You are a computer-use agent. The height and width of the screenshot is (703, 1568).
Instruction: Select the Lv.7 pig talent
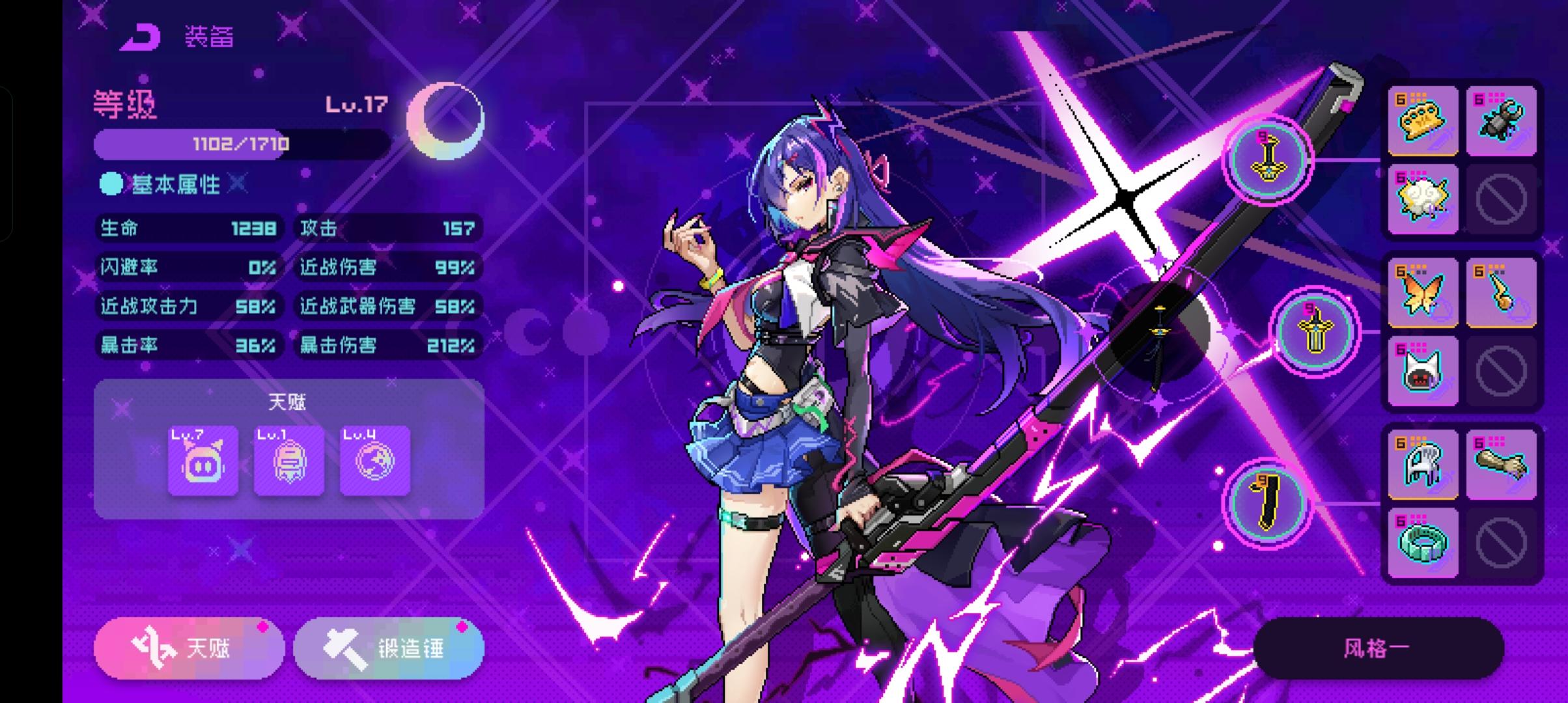[x=203, y=460]
